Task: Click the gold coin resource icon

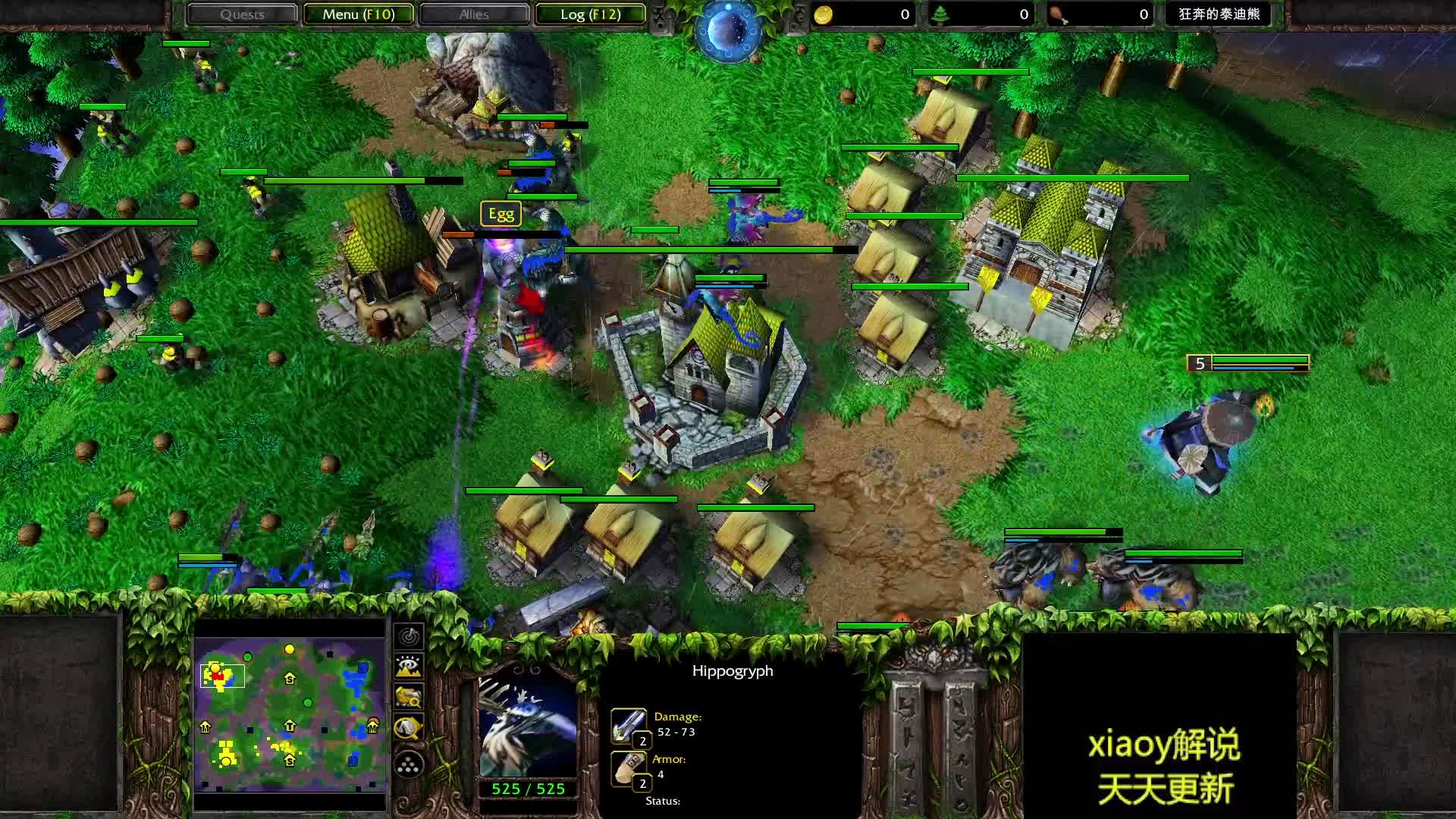Action: [x=824, y=14]
